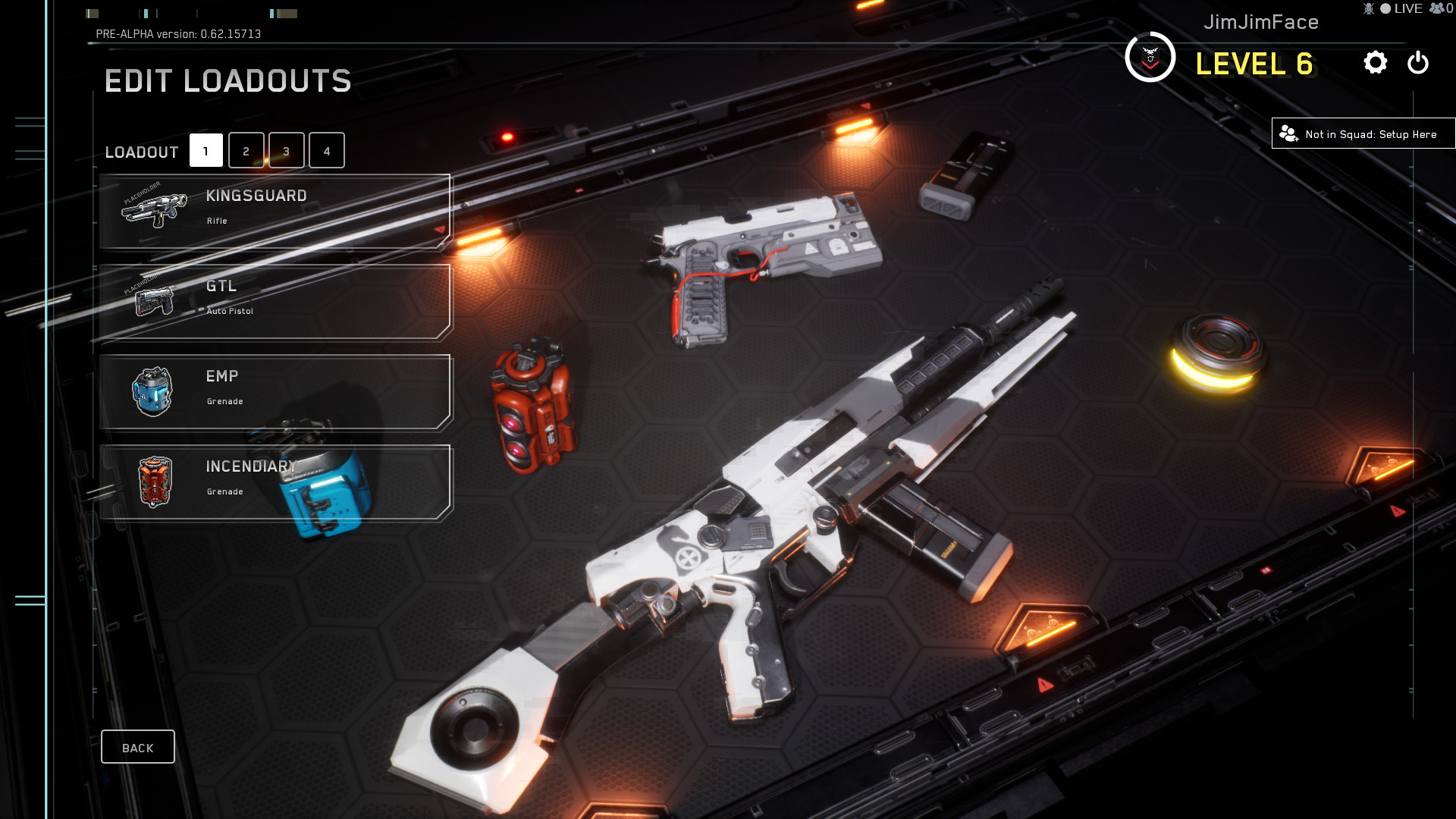The height and width of the screenshot is (819, 1456).
Task: Switch to loadout tab 2
Action: click(x=245, y=150)
